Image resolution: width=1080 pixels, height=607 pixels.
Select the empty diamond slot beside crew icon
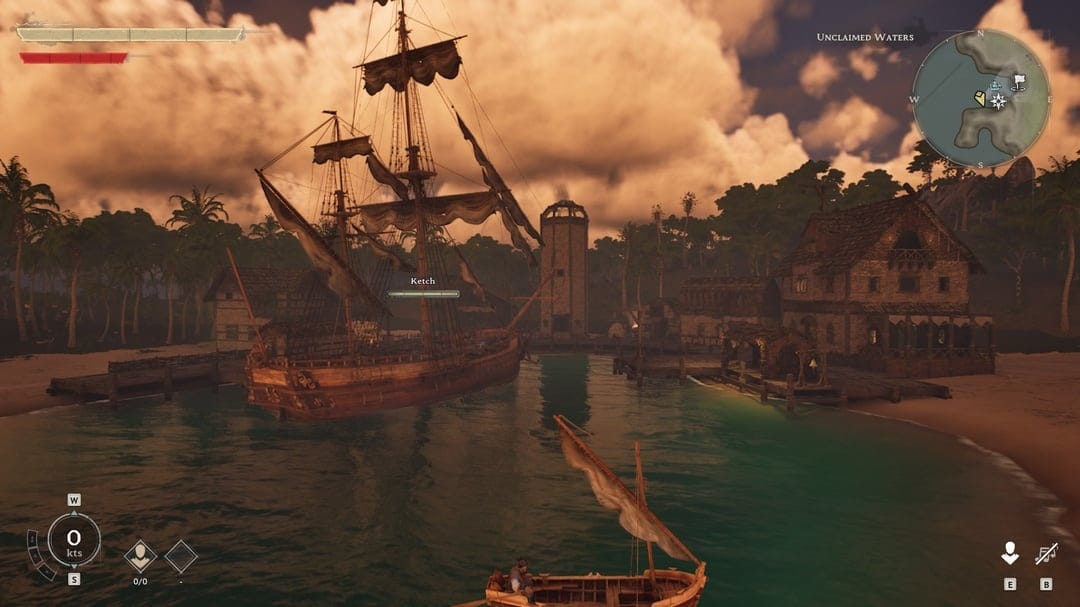(x=181, y=556)
